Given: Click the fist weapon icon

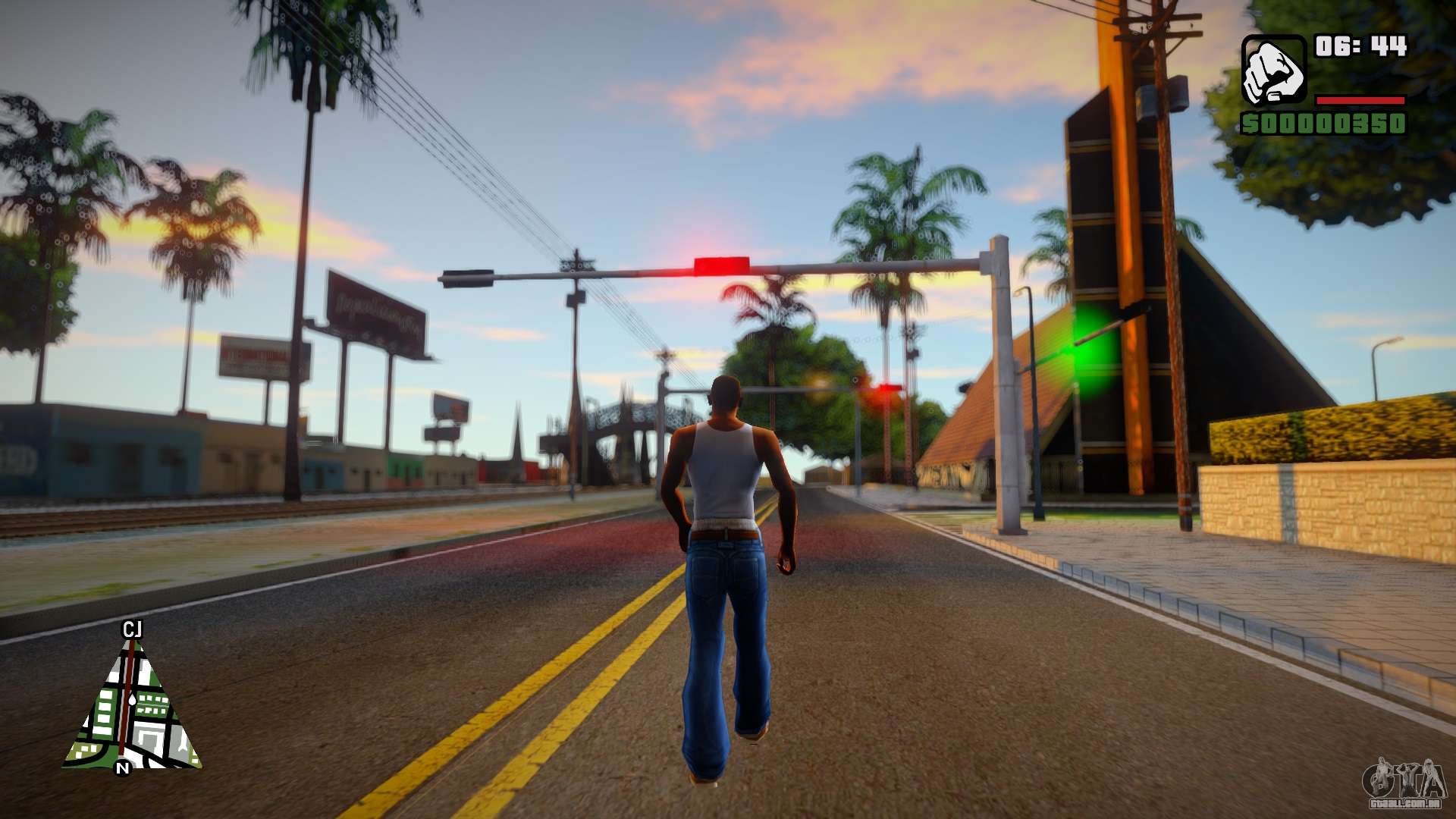Looking at the screenshot, I should (x=1272, y=71).
